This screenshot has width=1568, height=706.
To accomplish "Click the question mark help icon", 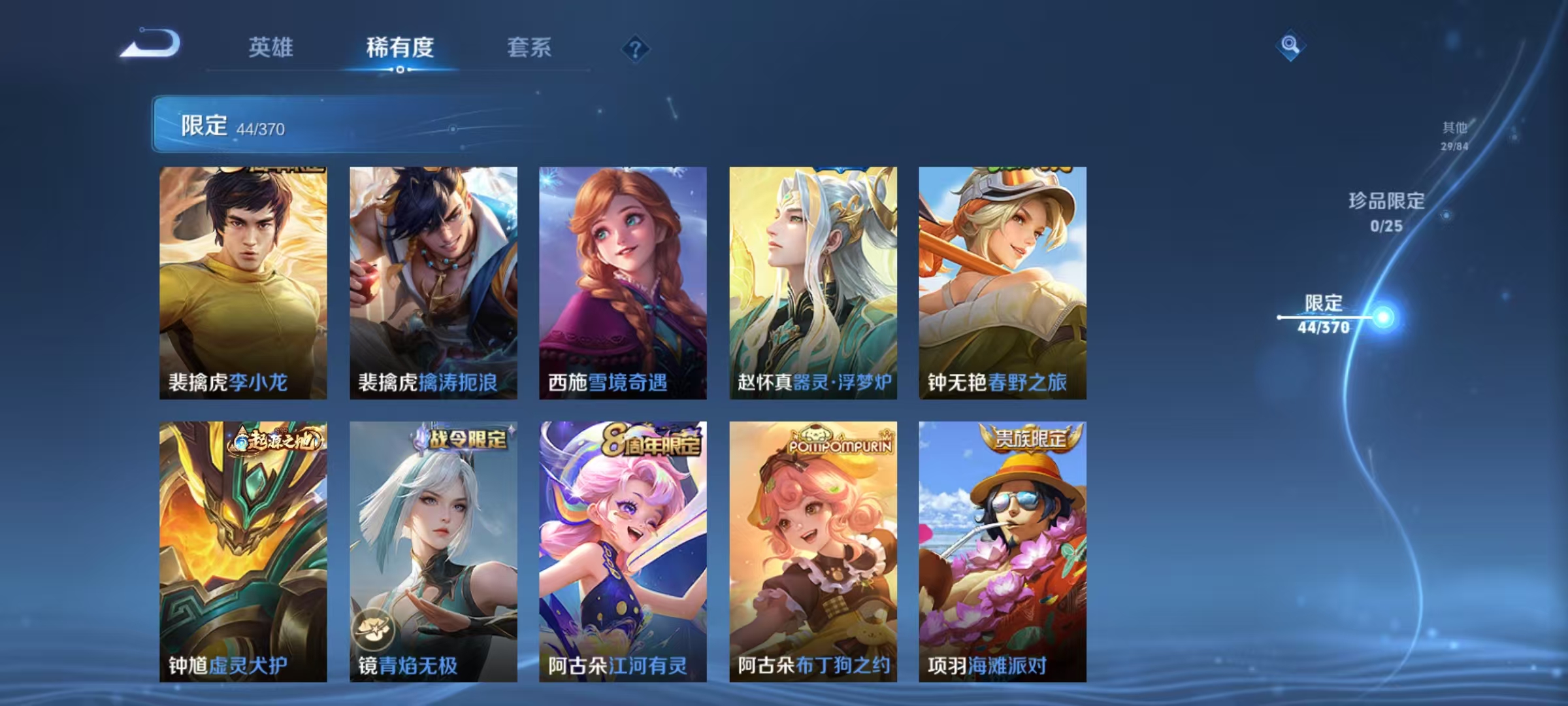I will (x=636, y=50).
